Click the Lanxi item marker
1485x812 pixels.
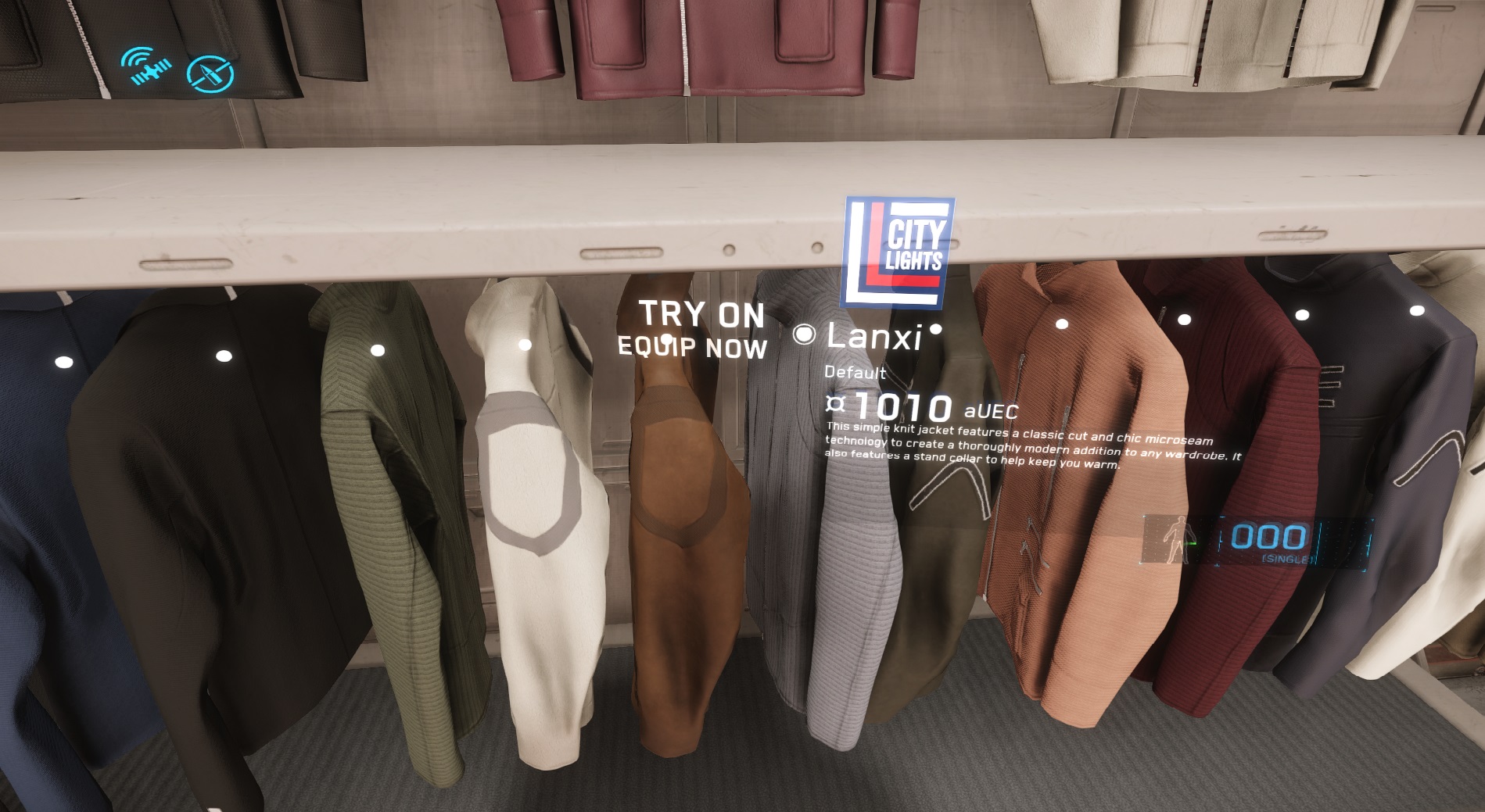(804, 335)
